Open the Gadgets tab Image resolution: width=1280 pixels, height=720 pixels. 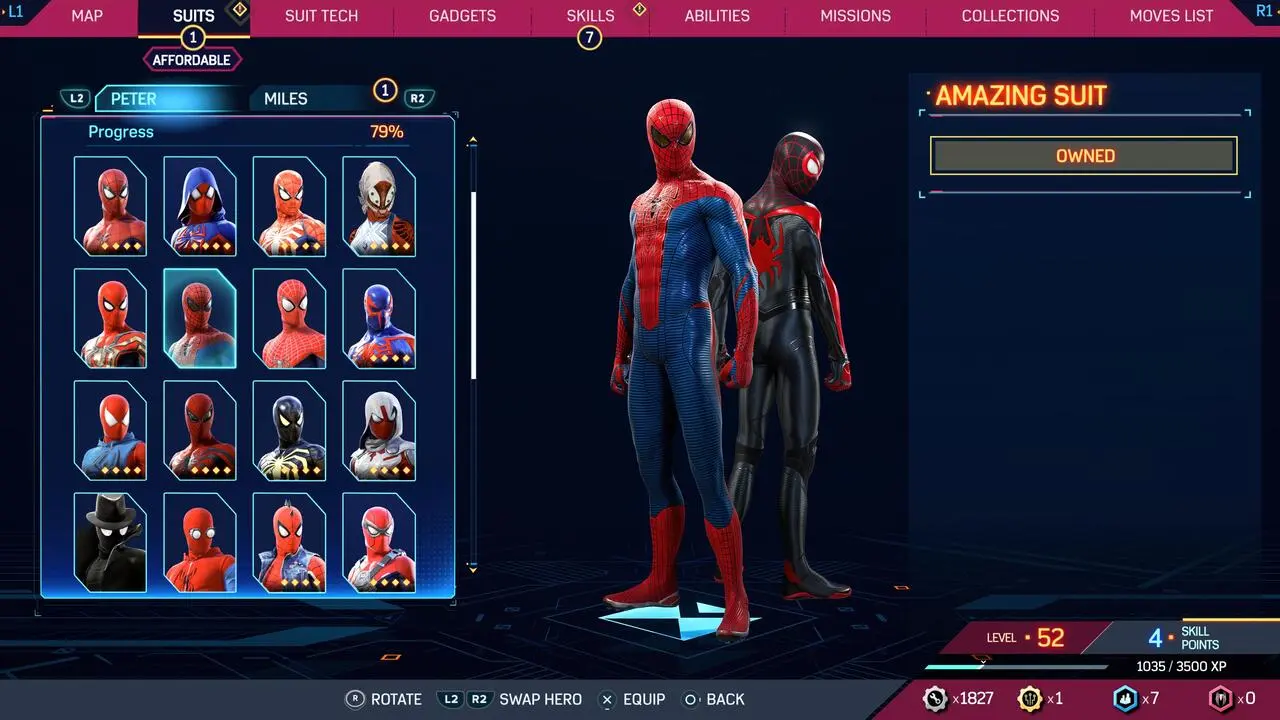click(x=462, y=16)
